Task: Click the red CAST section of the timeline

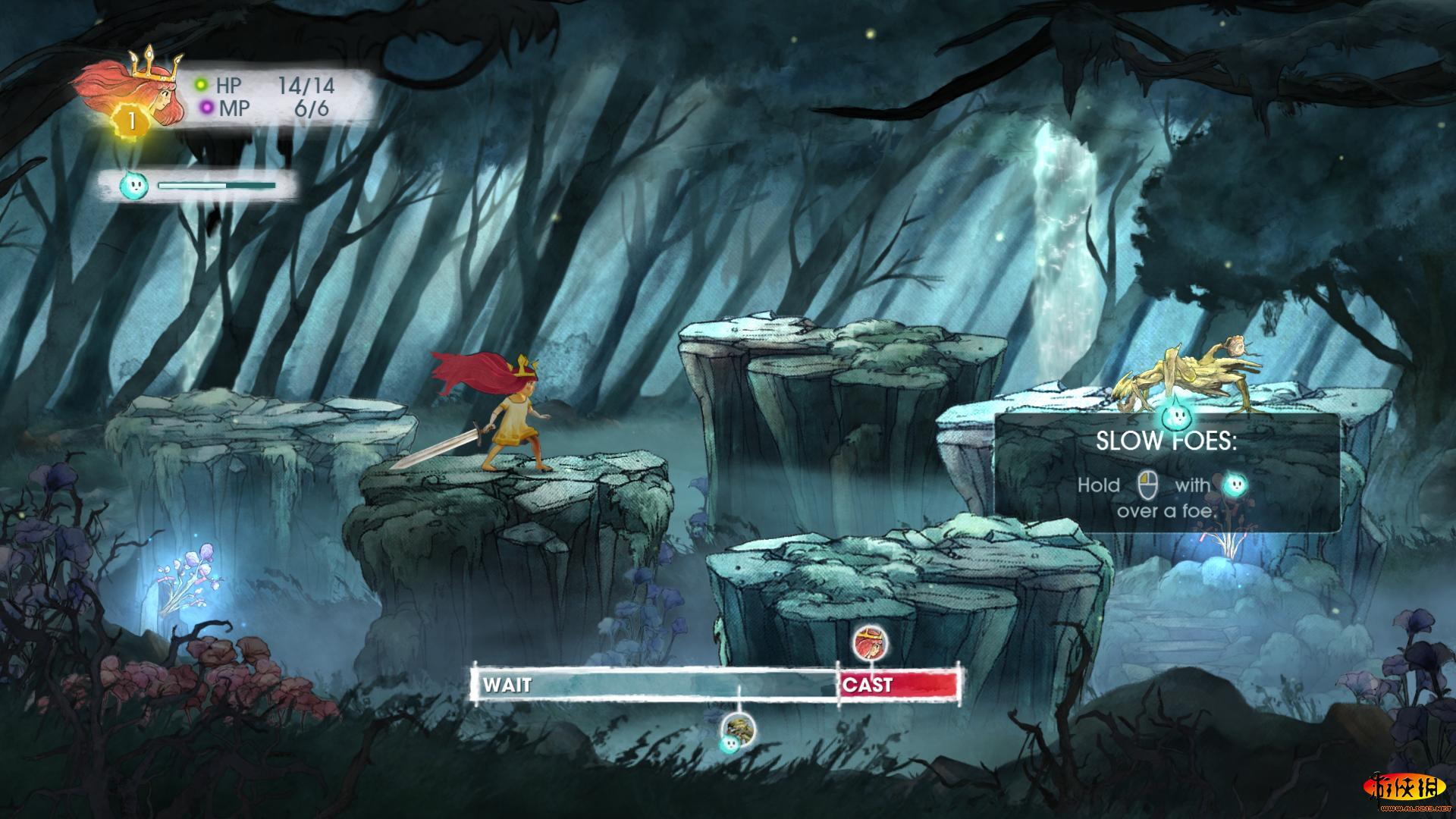Action: [x=899, y=685]
